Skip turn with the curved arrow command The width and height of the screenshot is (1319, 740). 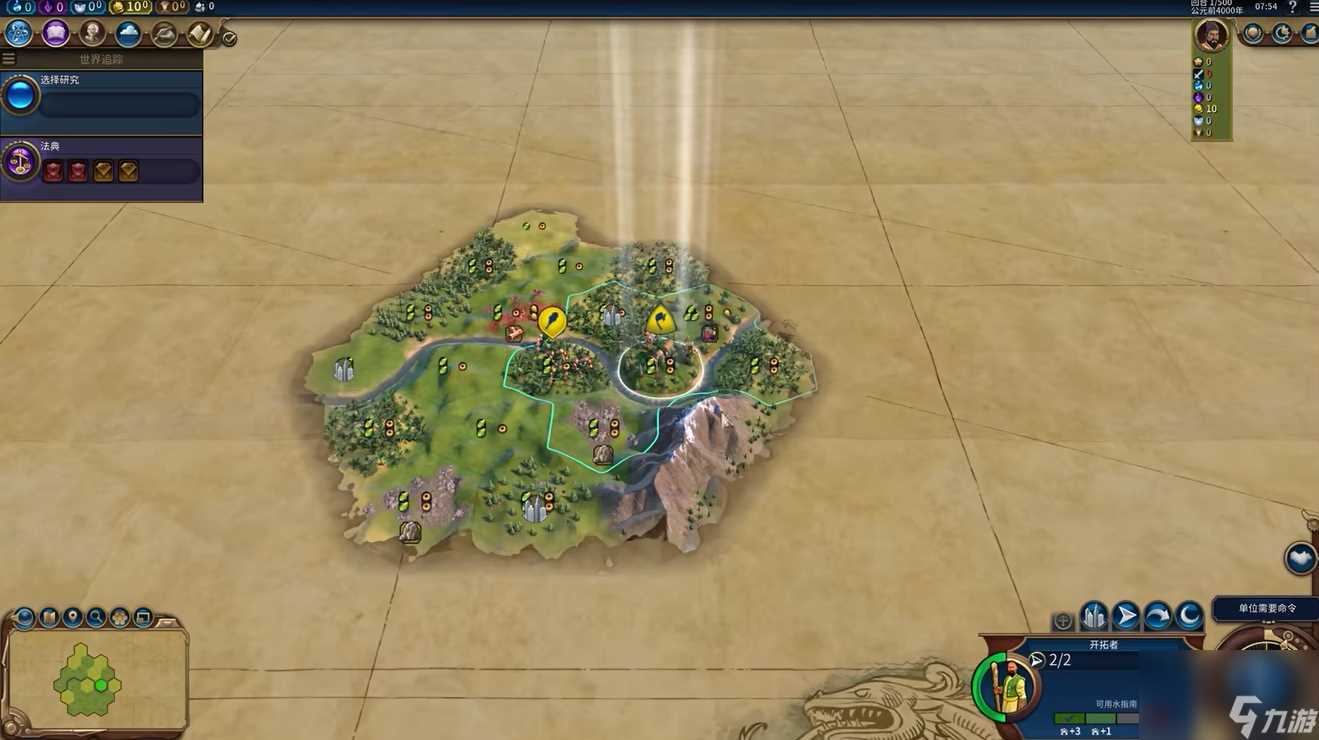tap(1158, 615)
